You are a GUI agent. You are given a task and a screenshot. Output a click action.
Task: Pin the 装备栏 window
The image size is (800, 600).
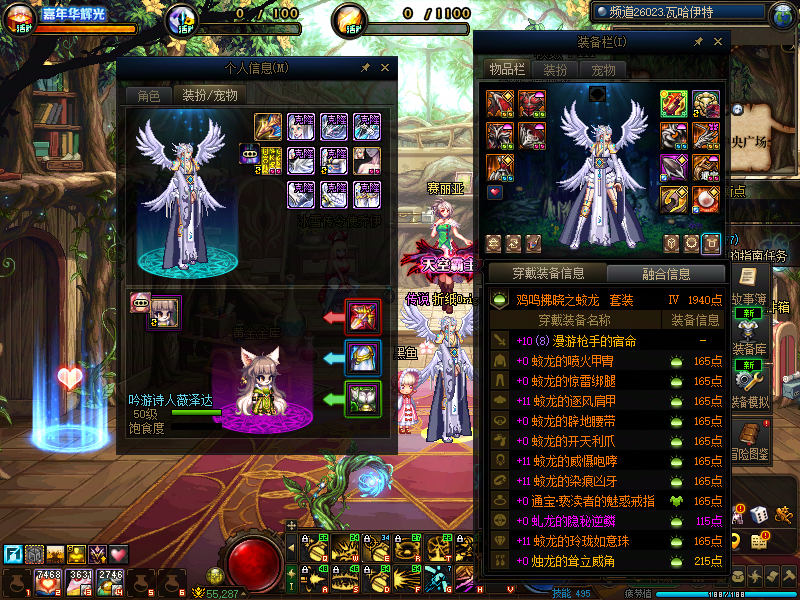coord(698,42)
